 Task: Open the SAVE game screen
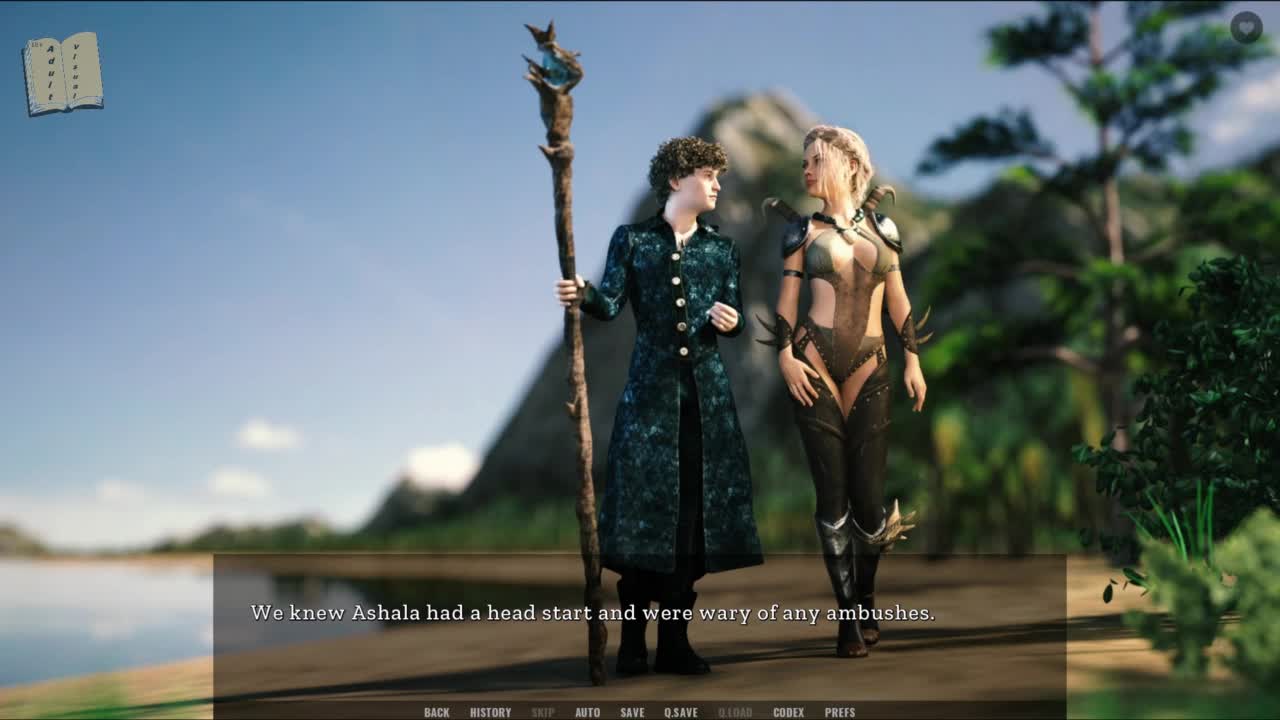(x=632, y=712)
